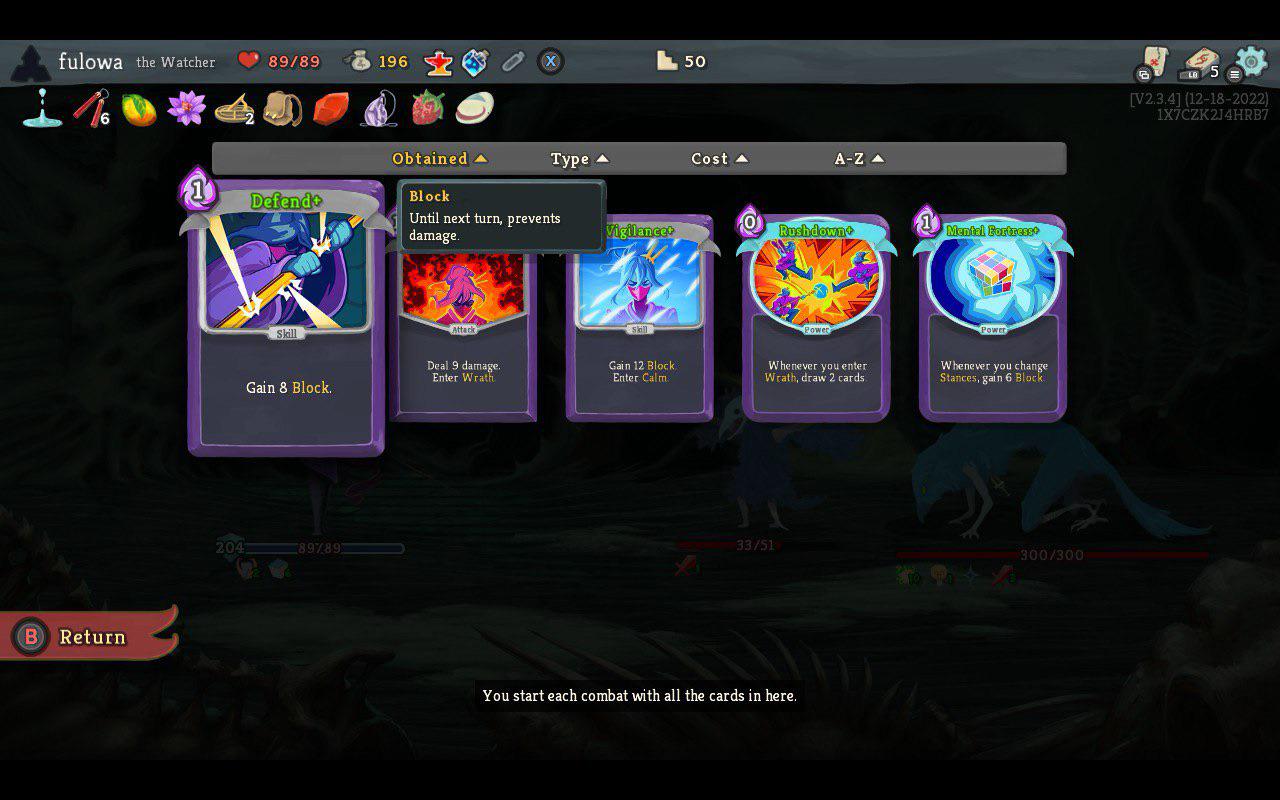Inspect the purple lotus flower relic

[186, 108]
